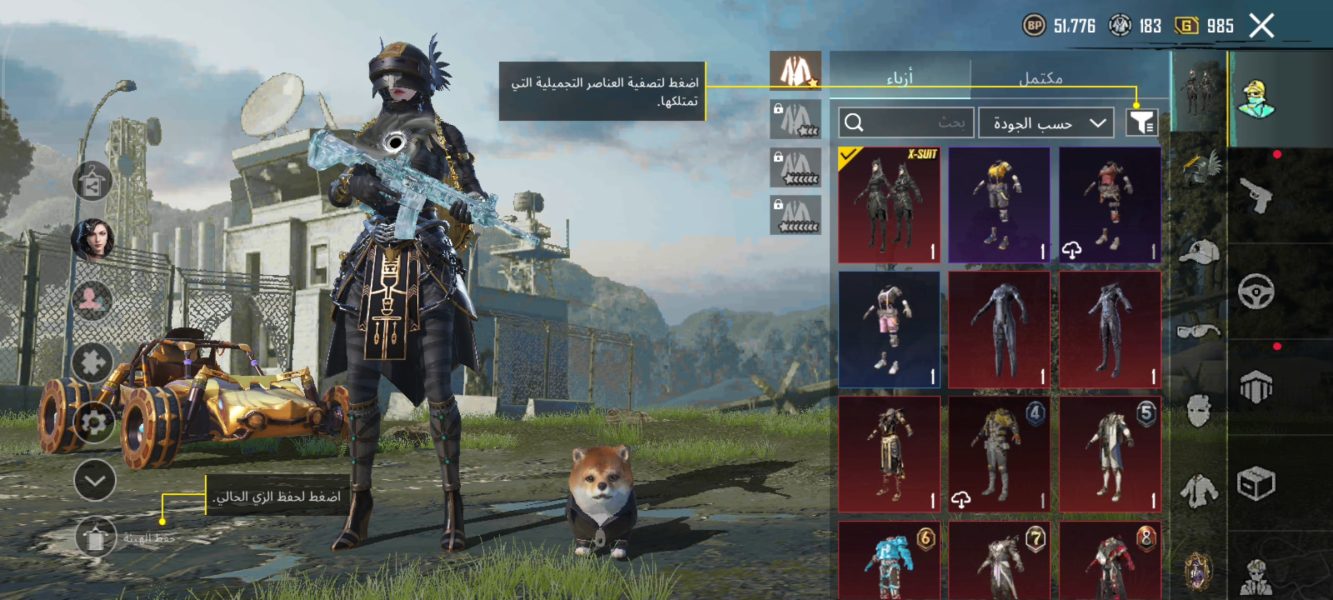This screenshot has height=600, width=1333.
Task: Open the pistol weapon skins category
Action: click(1256, 194)
